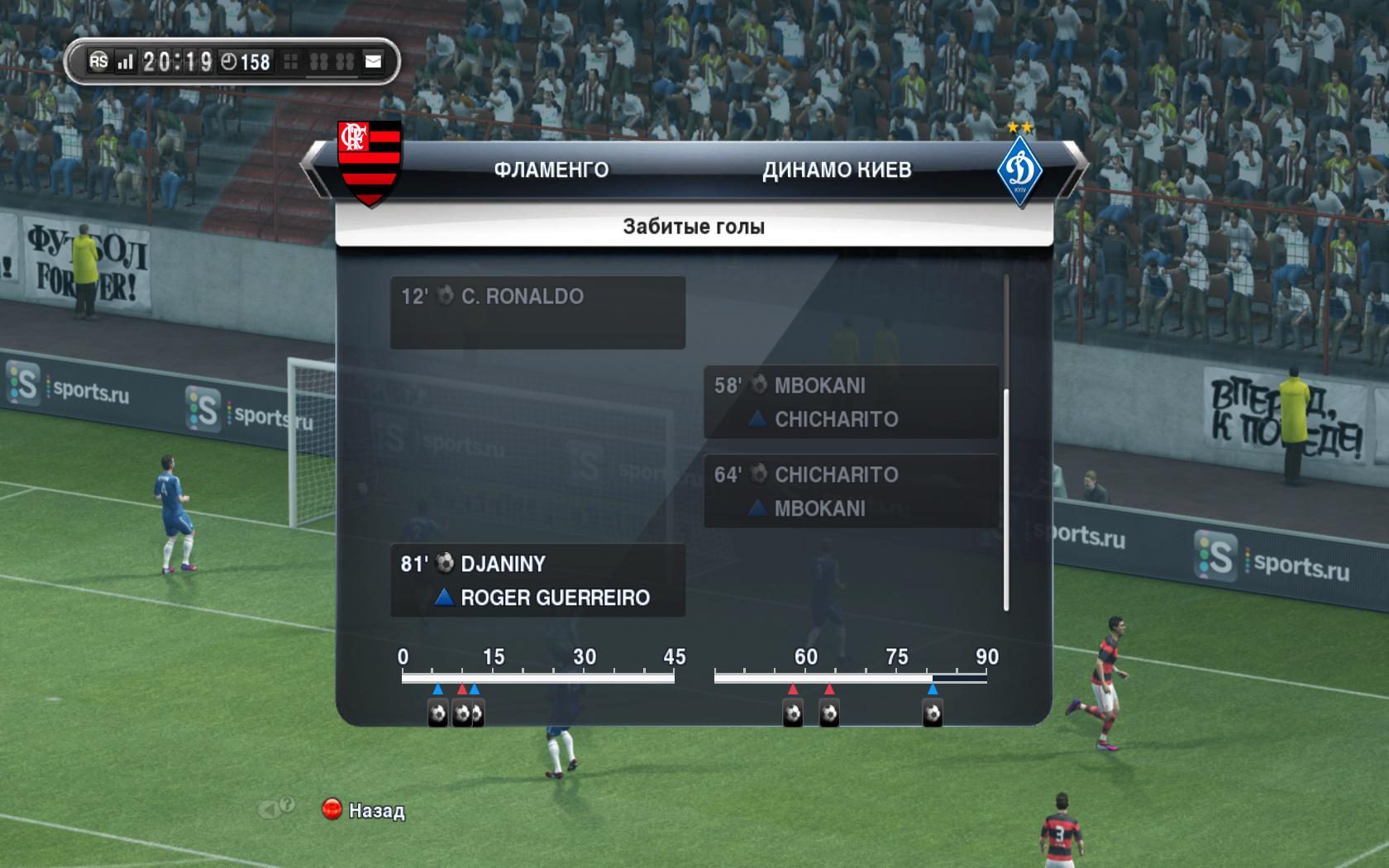Image resolution: width=1389 pixels, height=868 pixels.
Task: Highlight the 81' Djaniny goal entry
Action: tap(537, 580)
